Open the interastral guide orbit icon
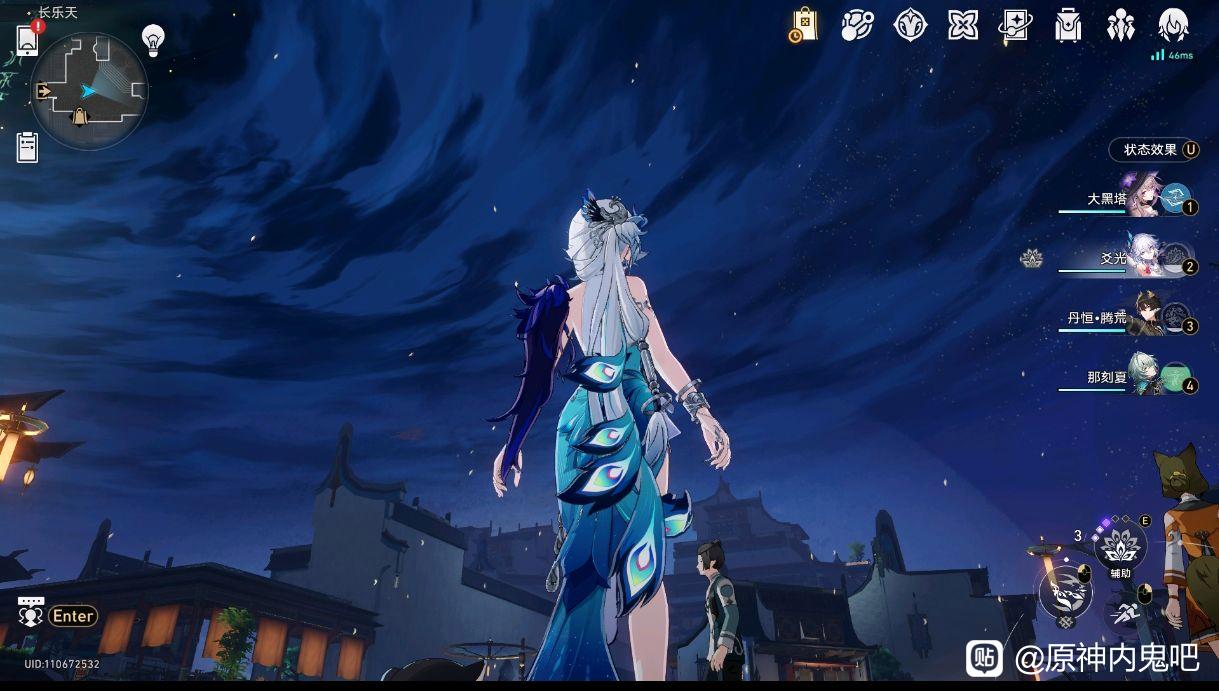The image size is (1219, 691). (x=856, y=25)
